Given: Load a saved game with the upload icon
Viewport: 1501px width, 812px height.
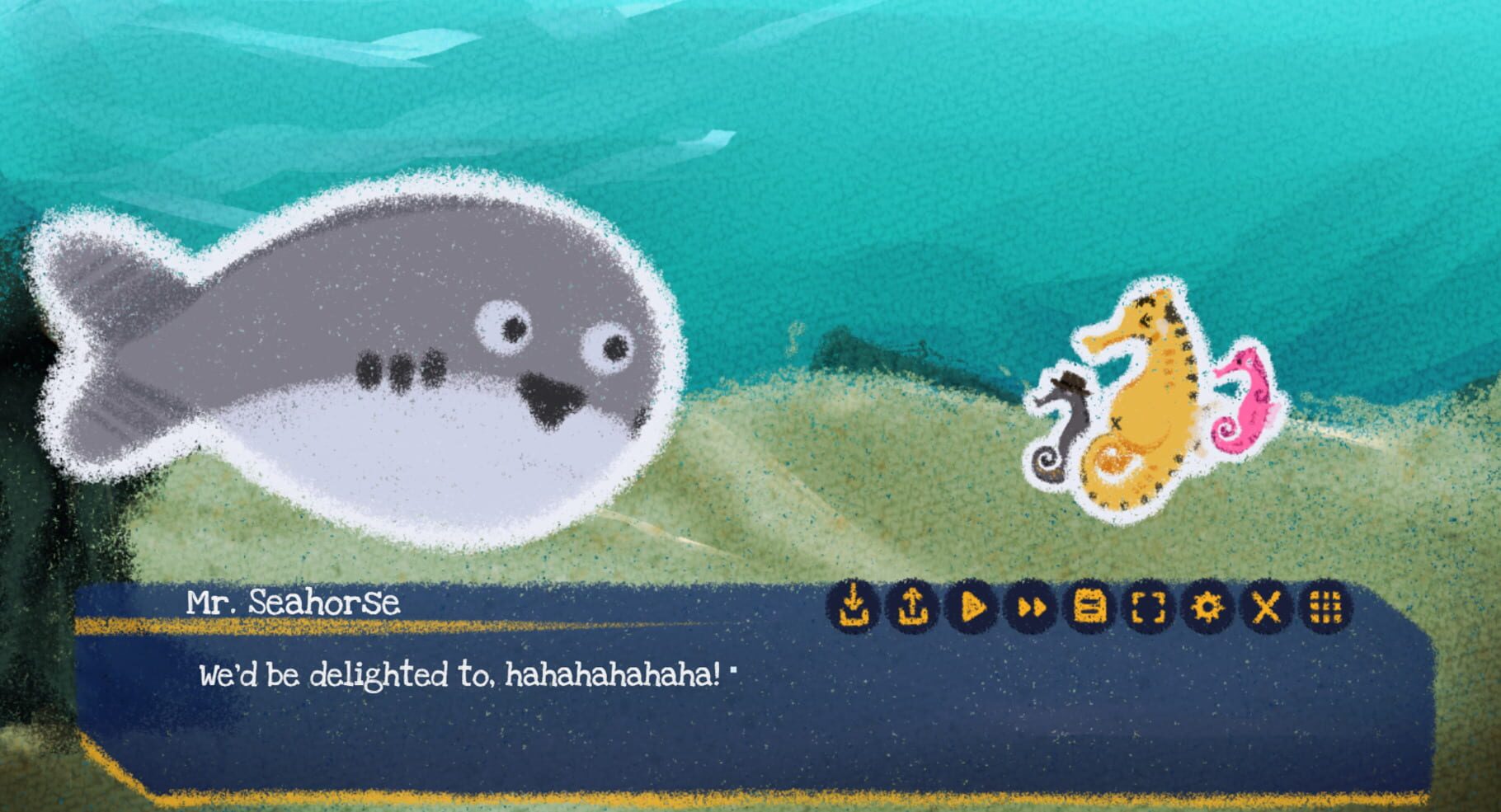Looking at the screenshot, I should point(912,608).
